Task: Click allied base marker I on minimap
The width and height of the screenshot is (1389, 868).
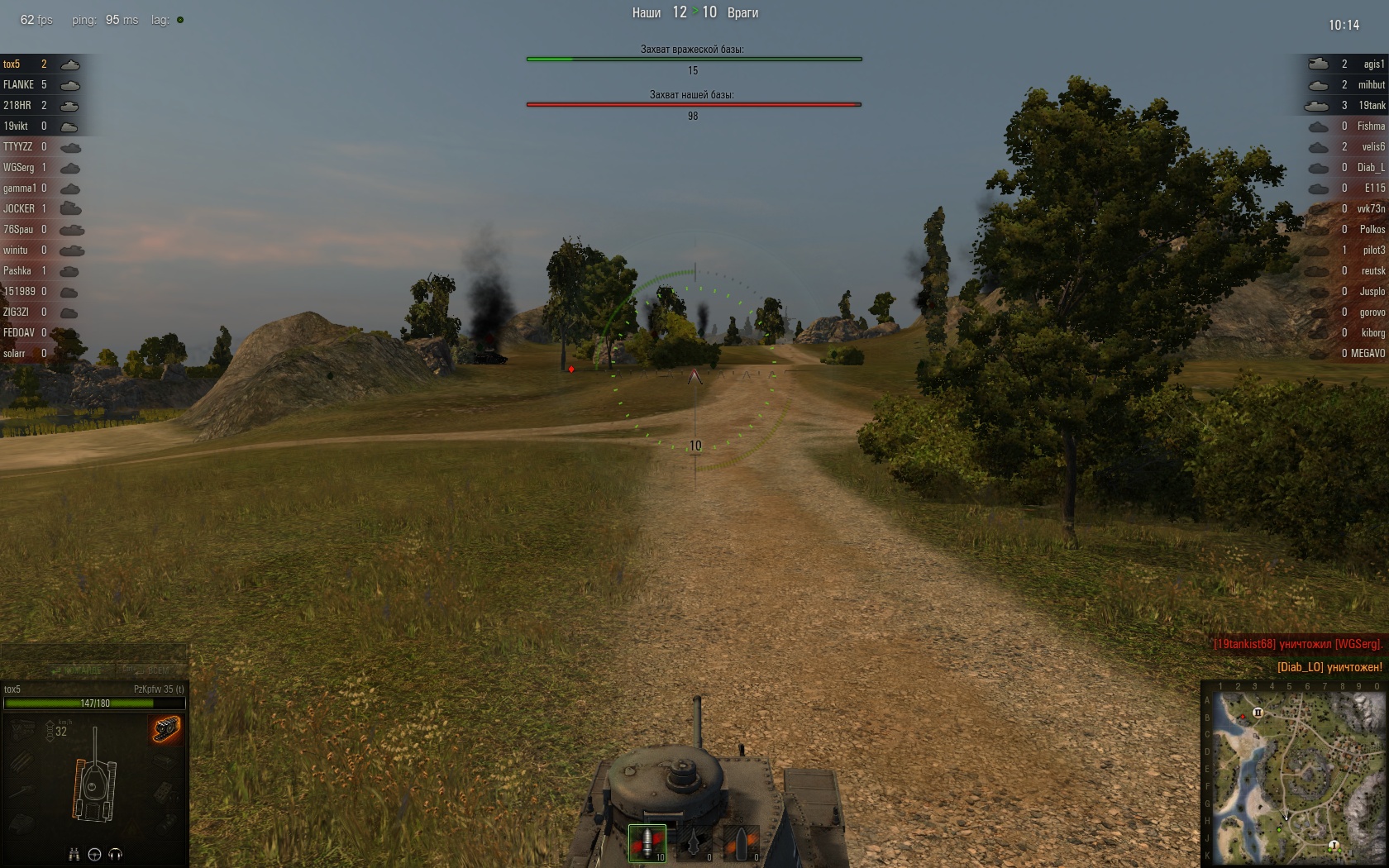Action: [1334, 846]
